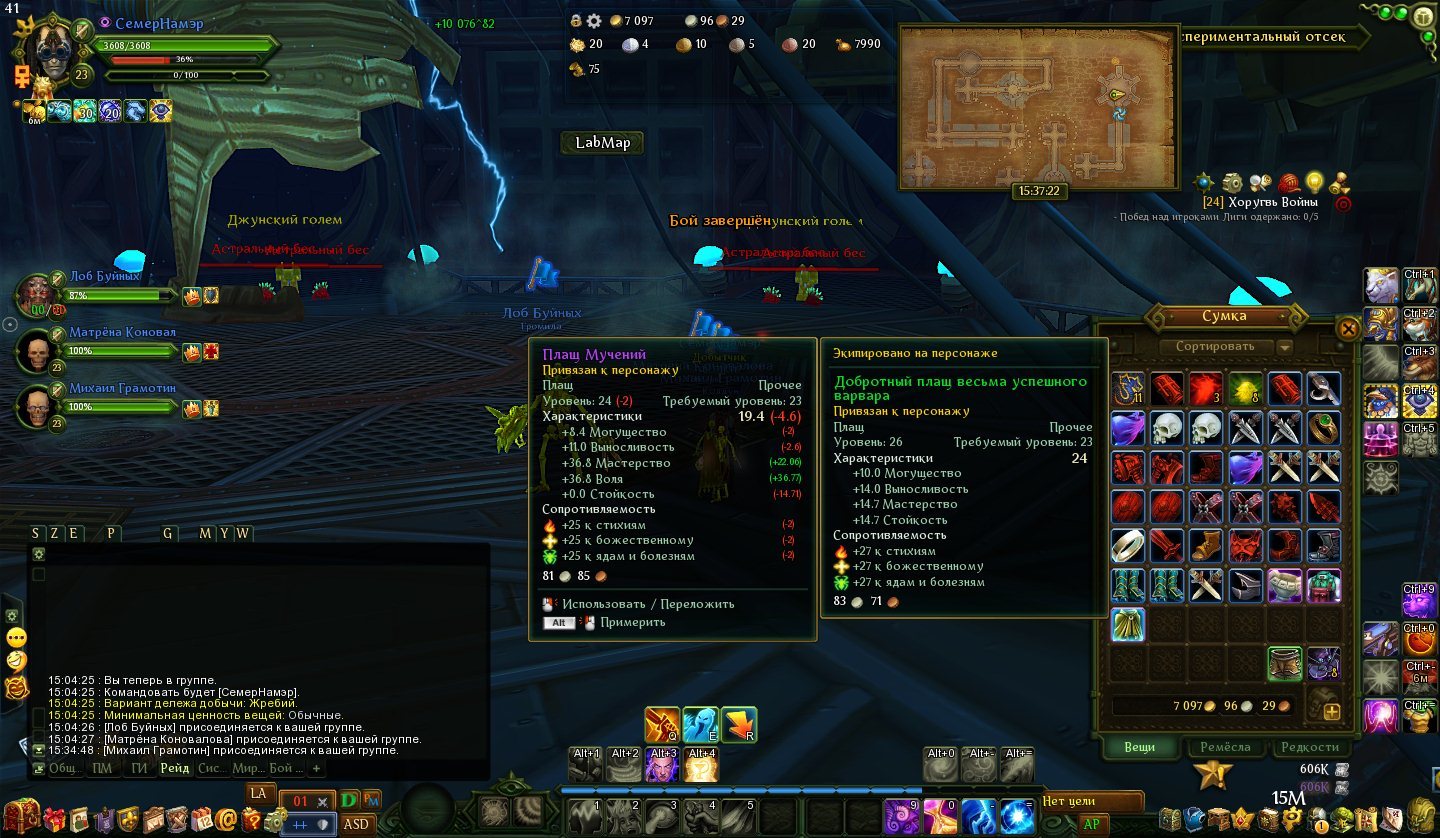Select the green cloak item in the bag
Image resolution: width=1440 pixels, height=838 pixels.
[x=1127, y=624]
